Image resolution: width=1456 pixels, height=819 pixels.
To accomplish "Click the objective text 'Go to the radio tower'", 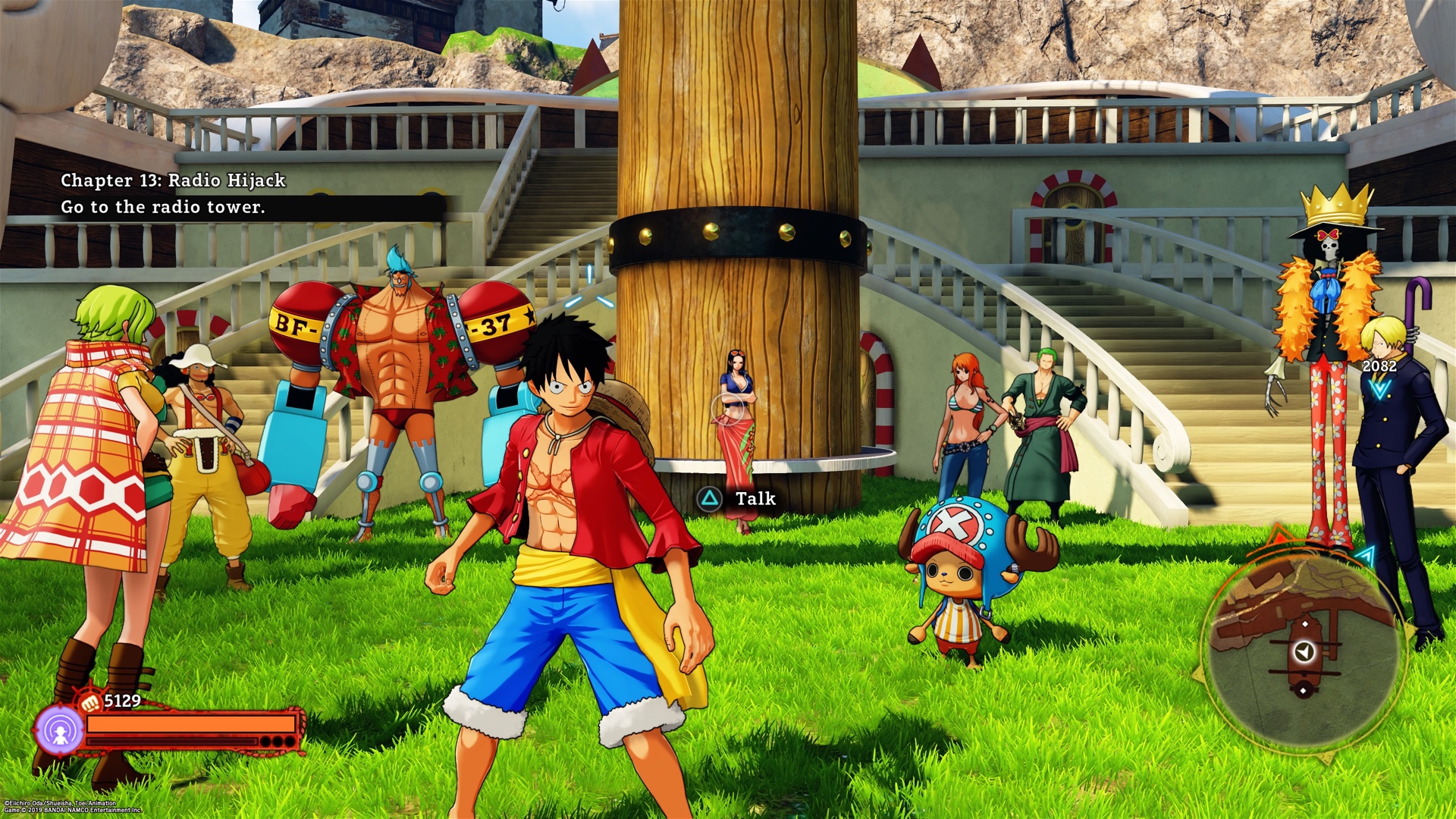I will click(x=164, y=206).
